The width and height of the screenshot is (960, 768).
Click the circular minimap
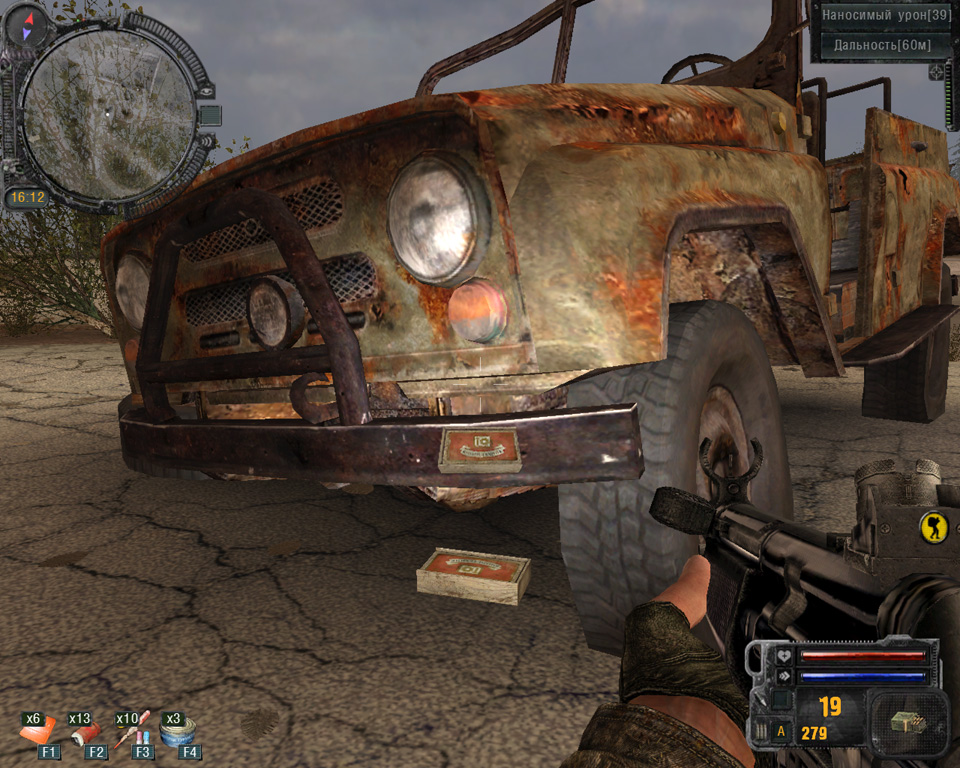pos(108,112)
